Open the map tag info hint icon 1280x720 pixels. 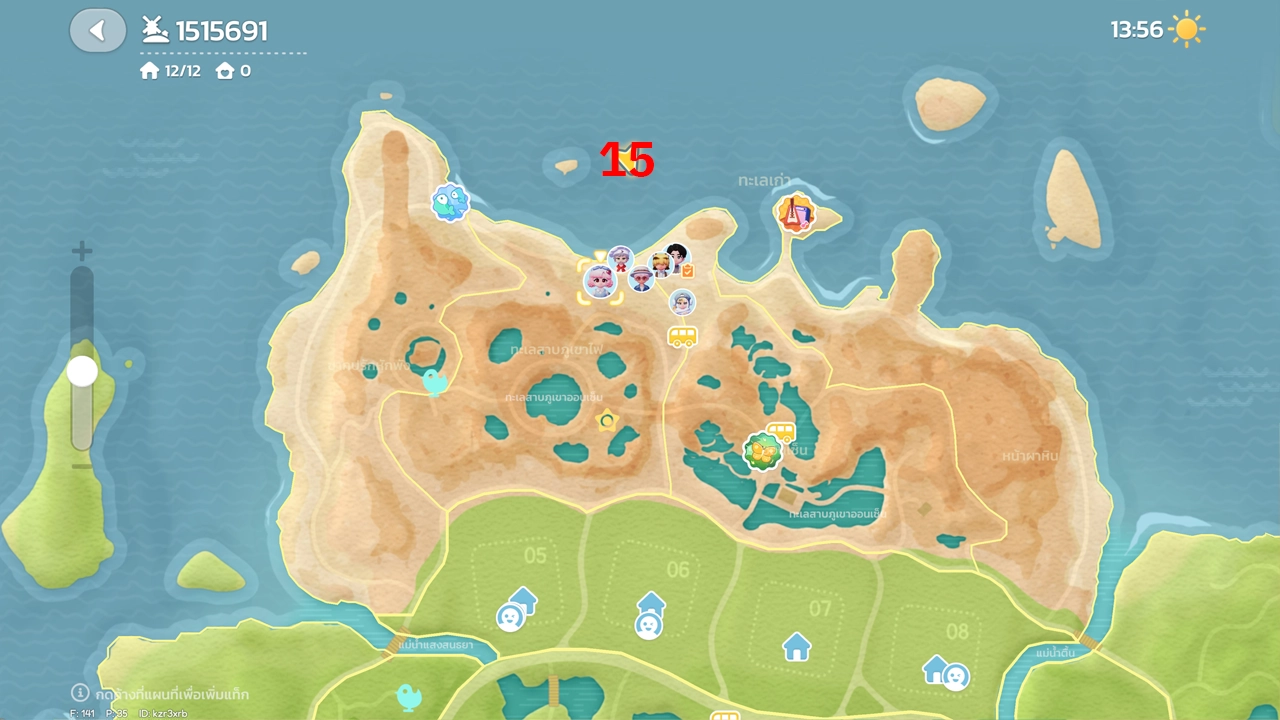(80, 692)
